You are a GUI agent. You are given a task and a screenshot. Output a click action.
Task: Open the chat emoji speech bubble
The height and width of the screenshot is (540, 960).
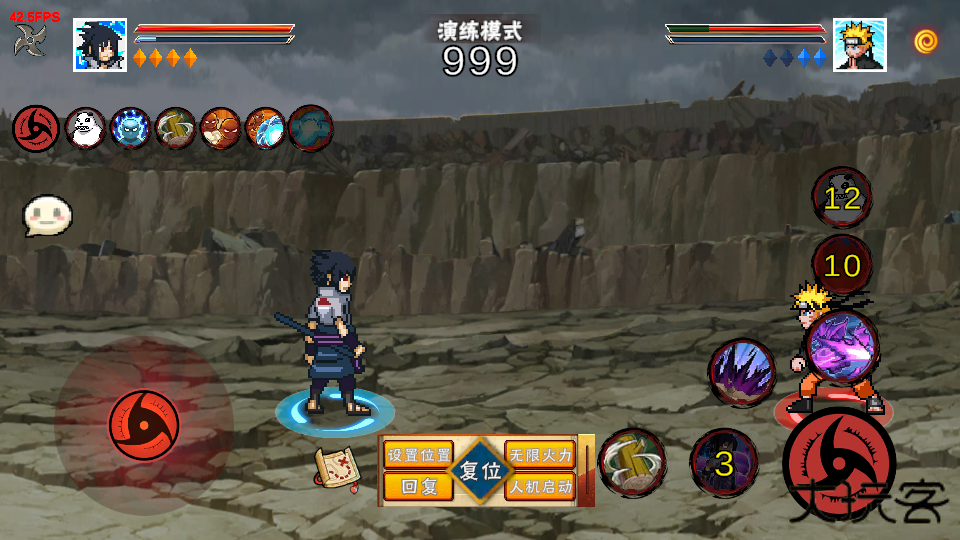tap(48, 215)
